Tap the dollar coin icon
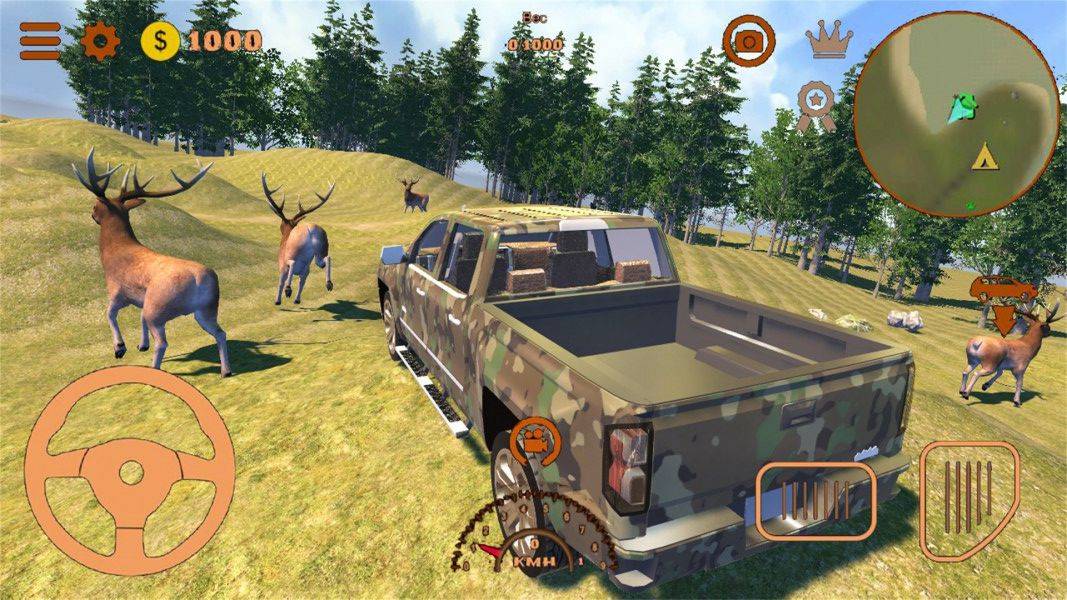This screenshot has height=600, width=1067. click(160, 41)
